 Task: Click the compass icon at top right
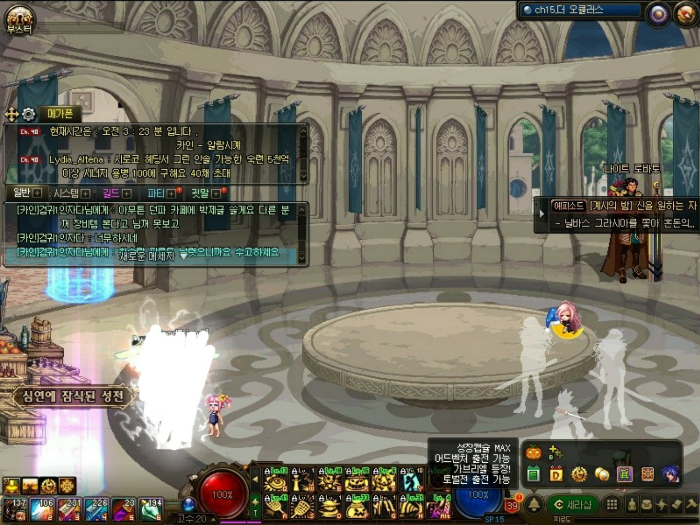coord(685,14)
